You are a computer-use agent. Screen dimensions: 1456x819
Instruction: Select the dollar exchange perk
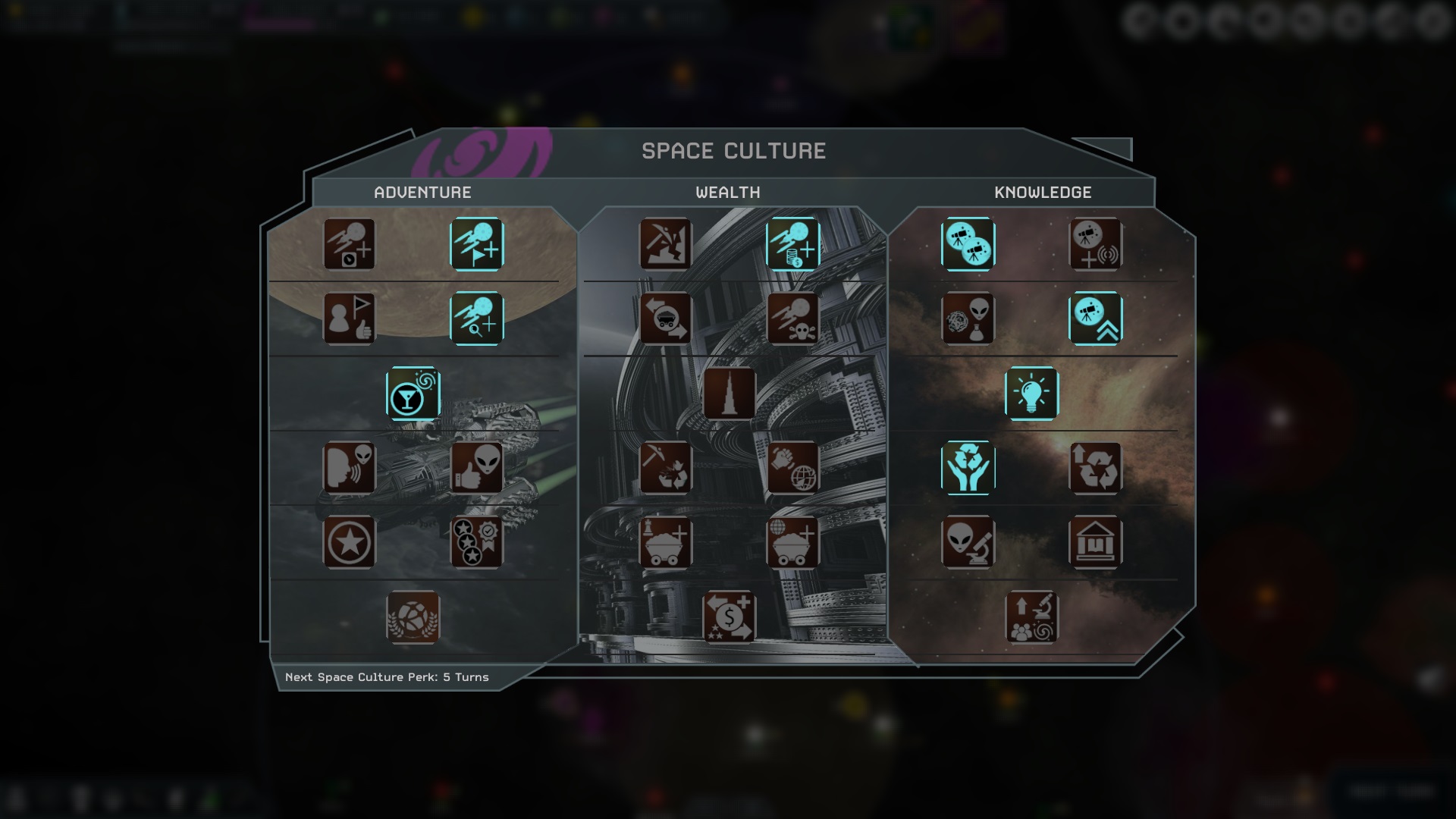click(729, 617)
